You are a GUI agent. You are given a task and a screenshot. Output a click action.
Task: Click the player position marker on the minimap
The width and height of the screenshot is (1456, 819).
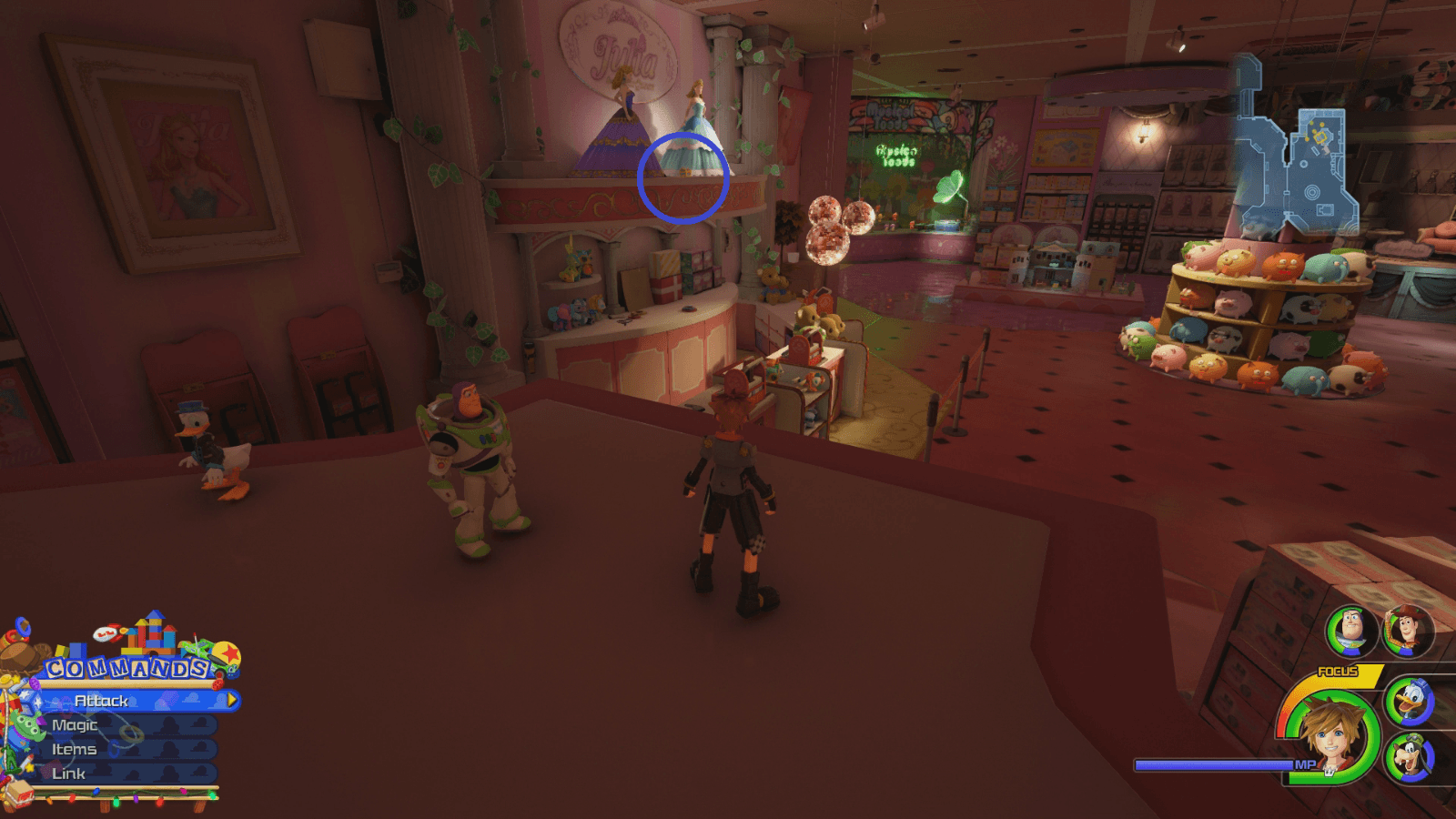1320,137
